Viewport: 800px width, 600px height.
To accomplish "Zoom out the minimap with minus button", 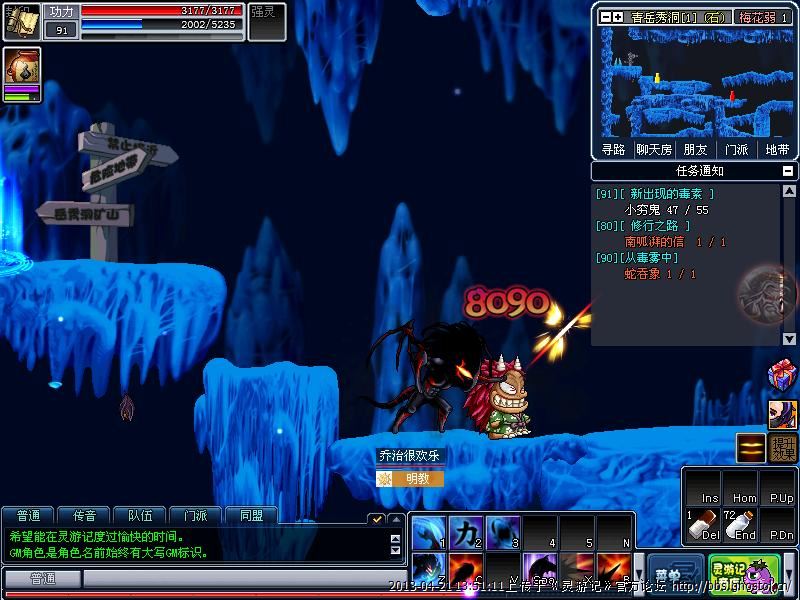I will (607, 17).
